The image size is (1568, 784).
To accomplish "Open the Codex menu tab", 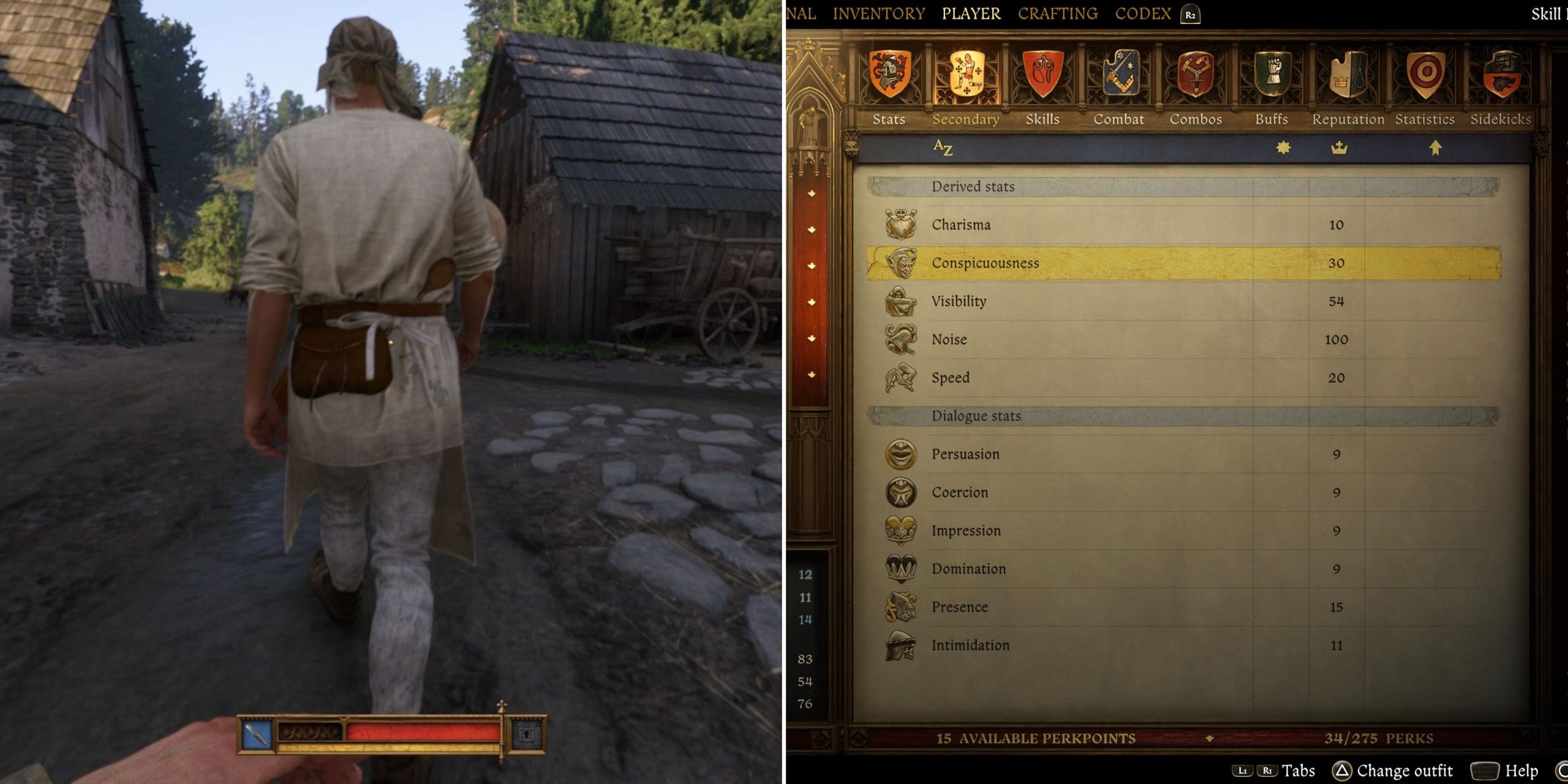I will (x=1143, y=13).
